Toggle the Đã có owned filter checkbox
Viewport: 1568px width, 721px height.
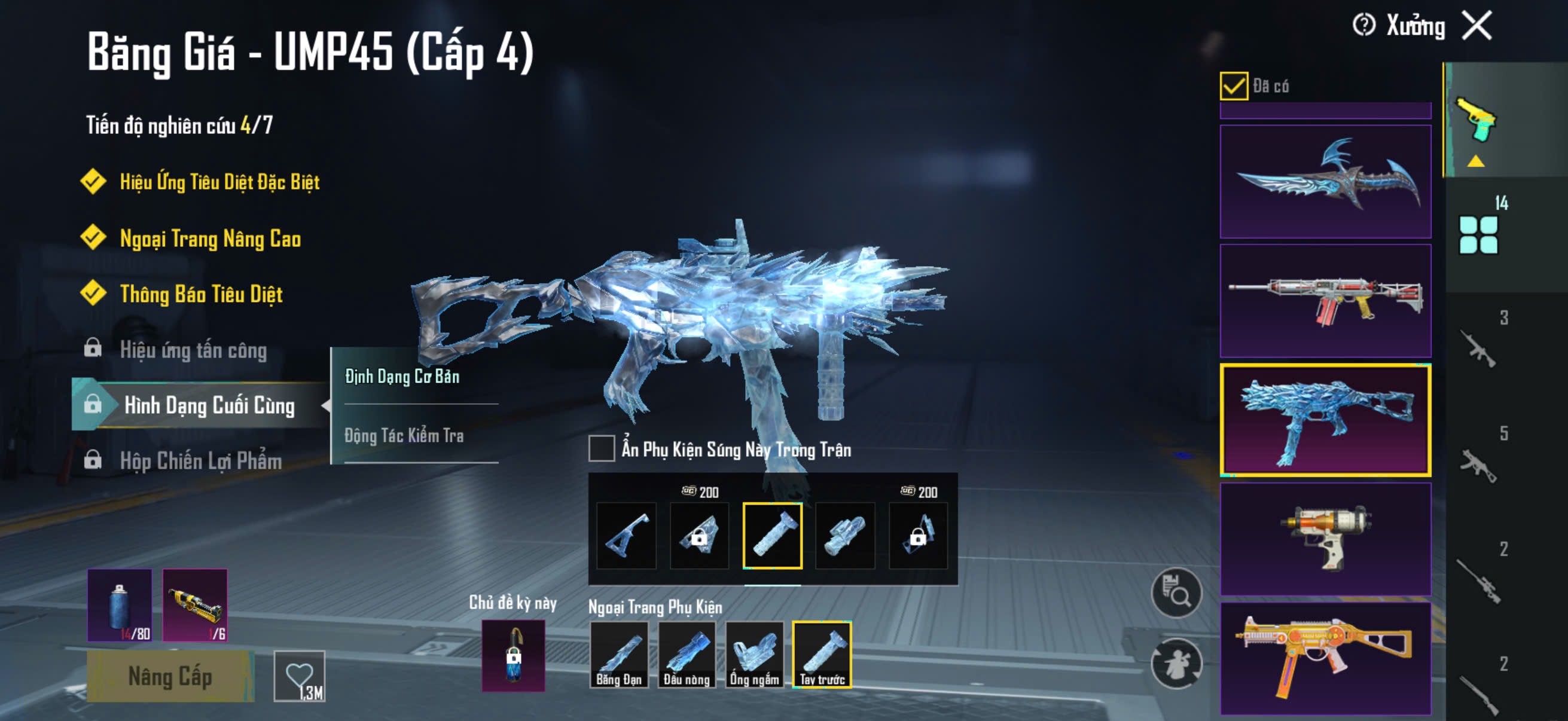(x=1233, y=85)
